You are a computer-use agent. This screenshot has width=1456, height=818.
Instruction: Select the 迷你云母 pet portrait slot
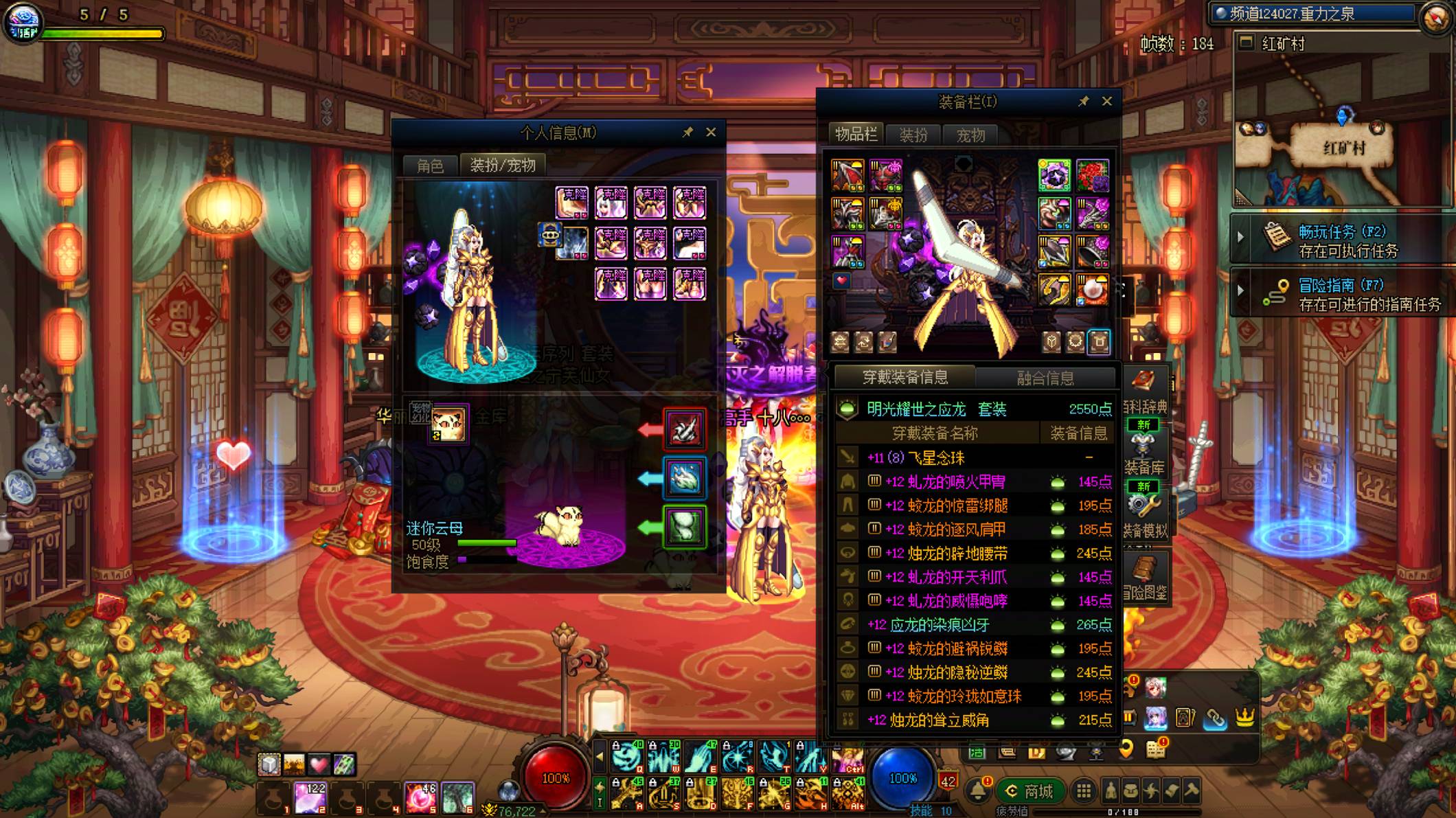tap(448, 424)
